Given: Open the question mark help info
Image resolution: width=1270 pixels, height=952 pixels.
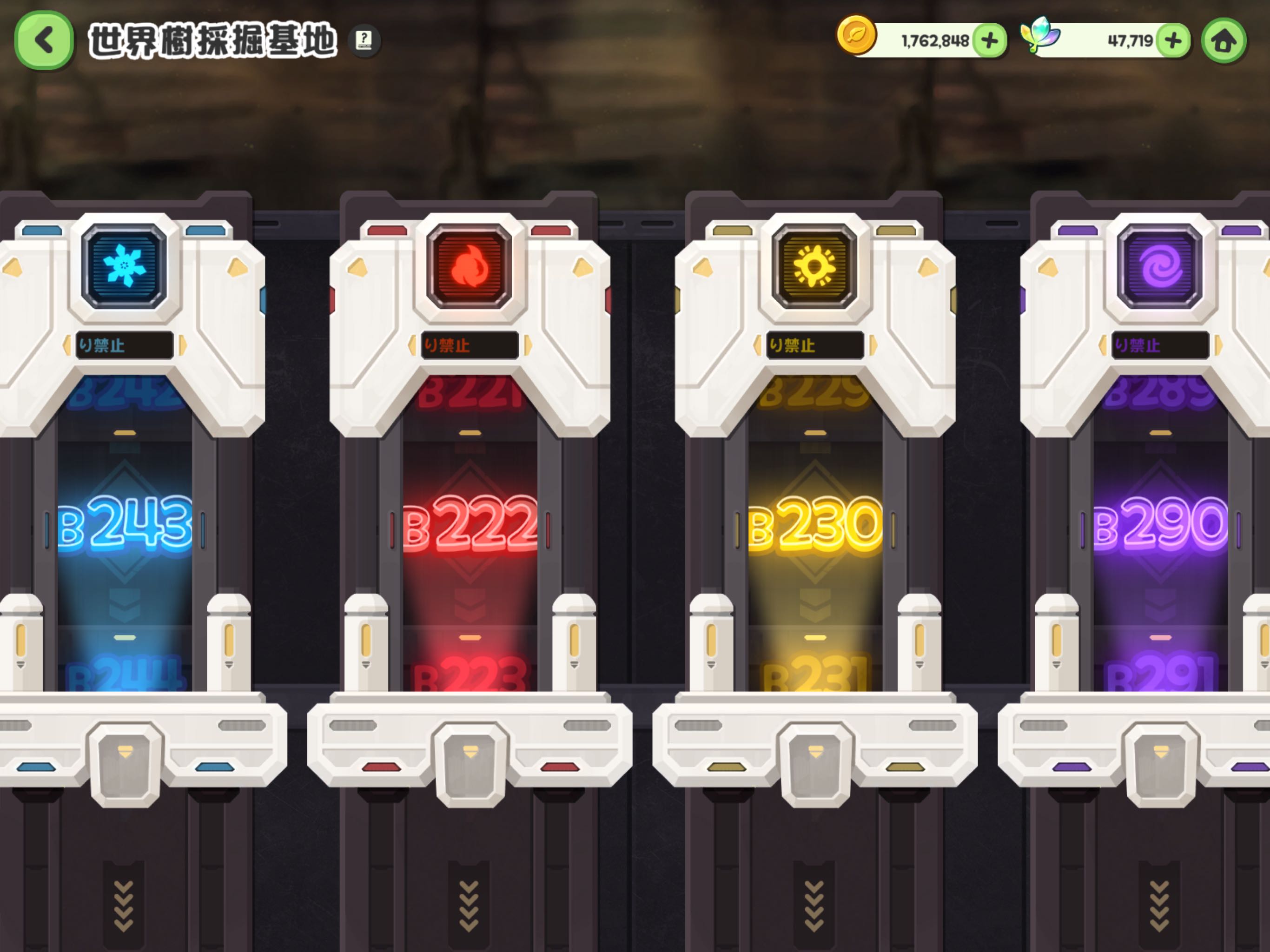Looking at the screenshot, I should tap(364, 40).
